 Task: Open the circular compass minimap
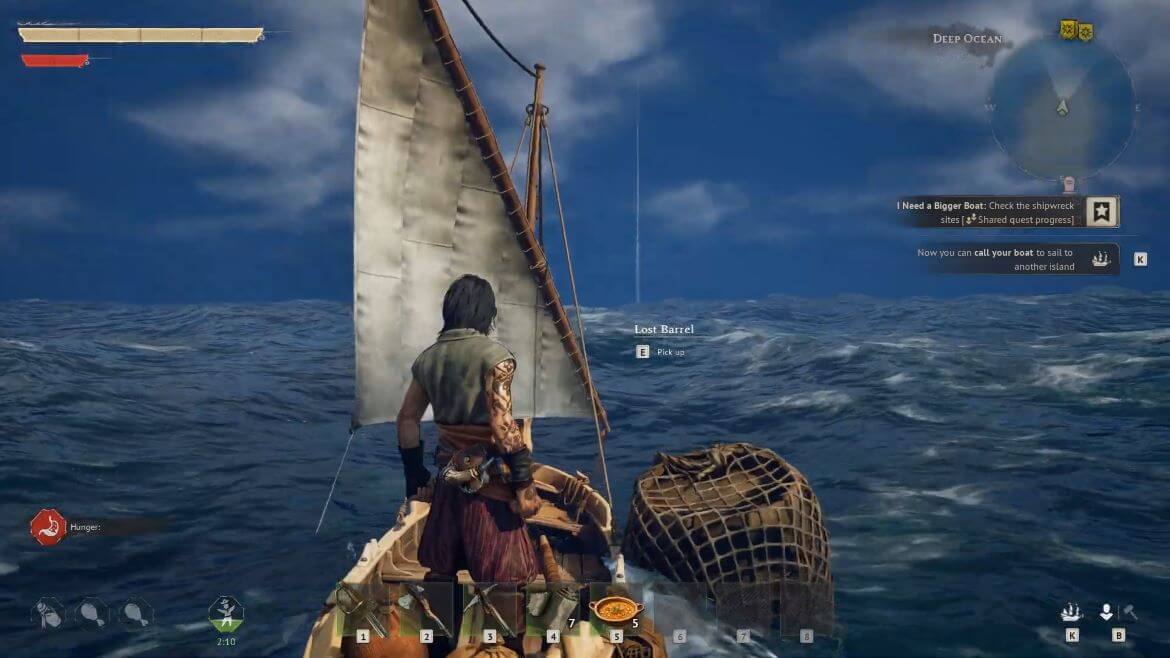click(1062, 108)
